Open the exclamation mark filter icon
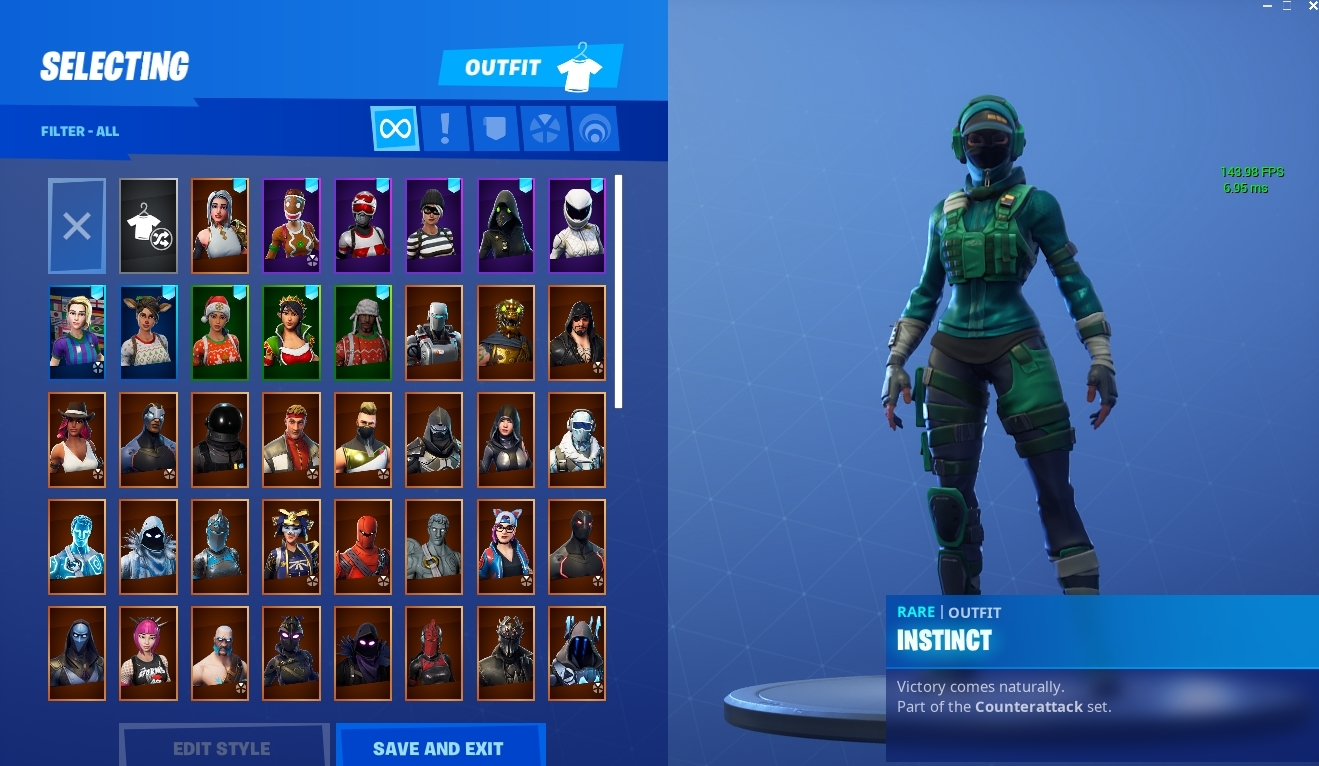The height and width of the screenshot is (766, 1319). 445,128
